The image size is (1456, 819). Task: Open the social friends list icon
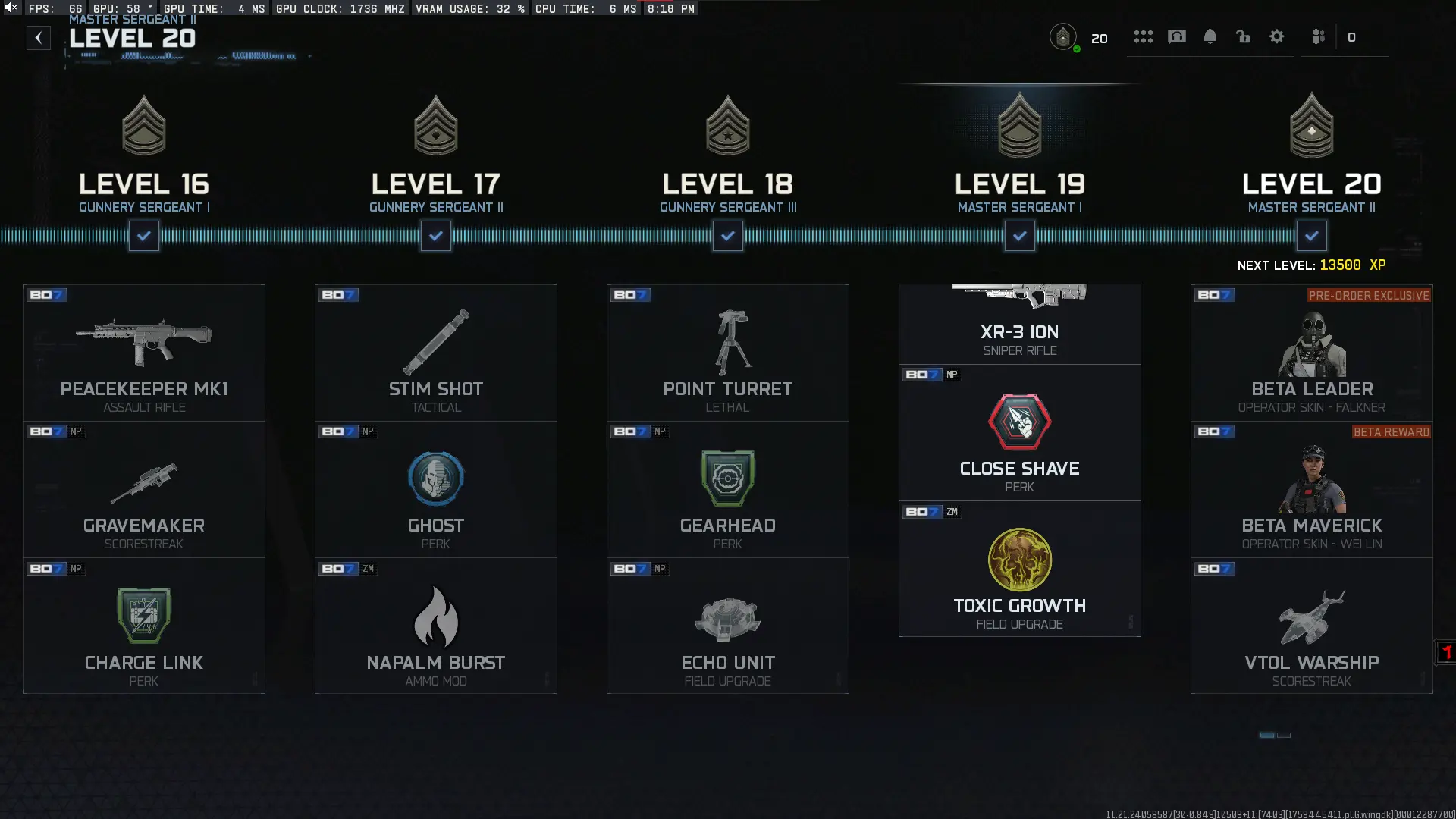1318,36
